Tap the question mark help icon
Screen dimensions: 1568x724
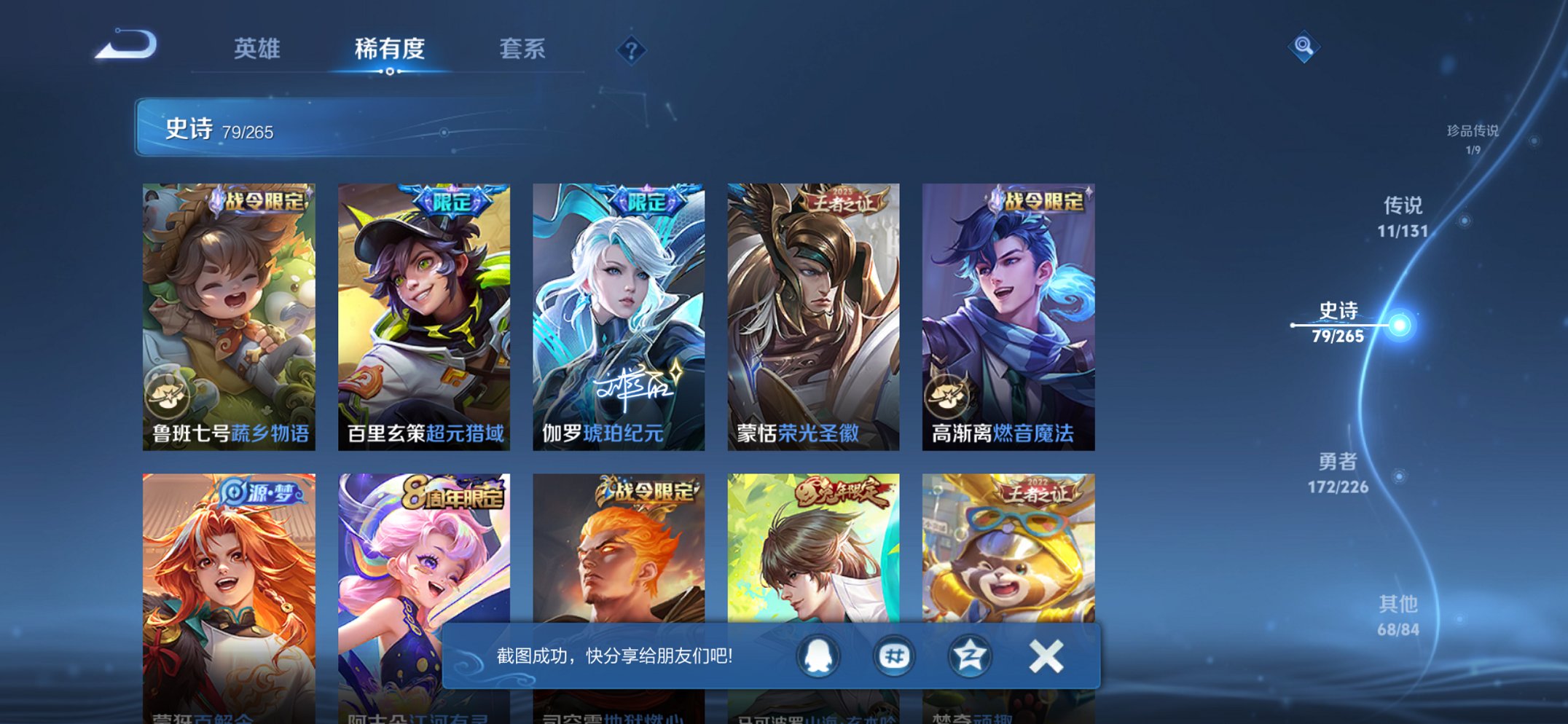632,50
